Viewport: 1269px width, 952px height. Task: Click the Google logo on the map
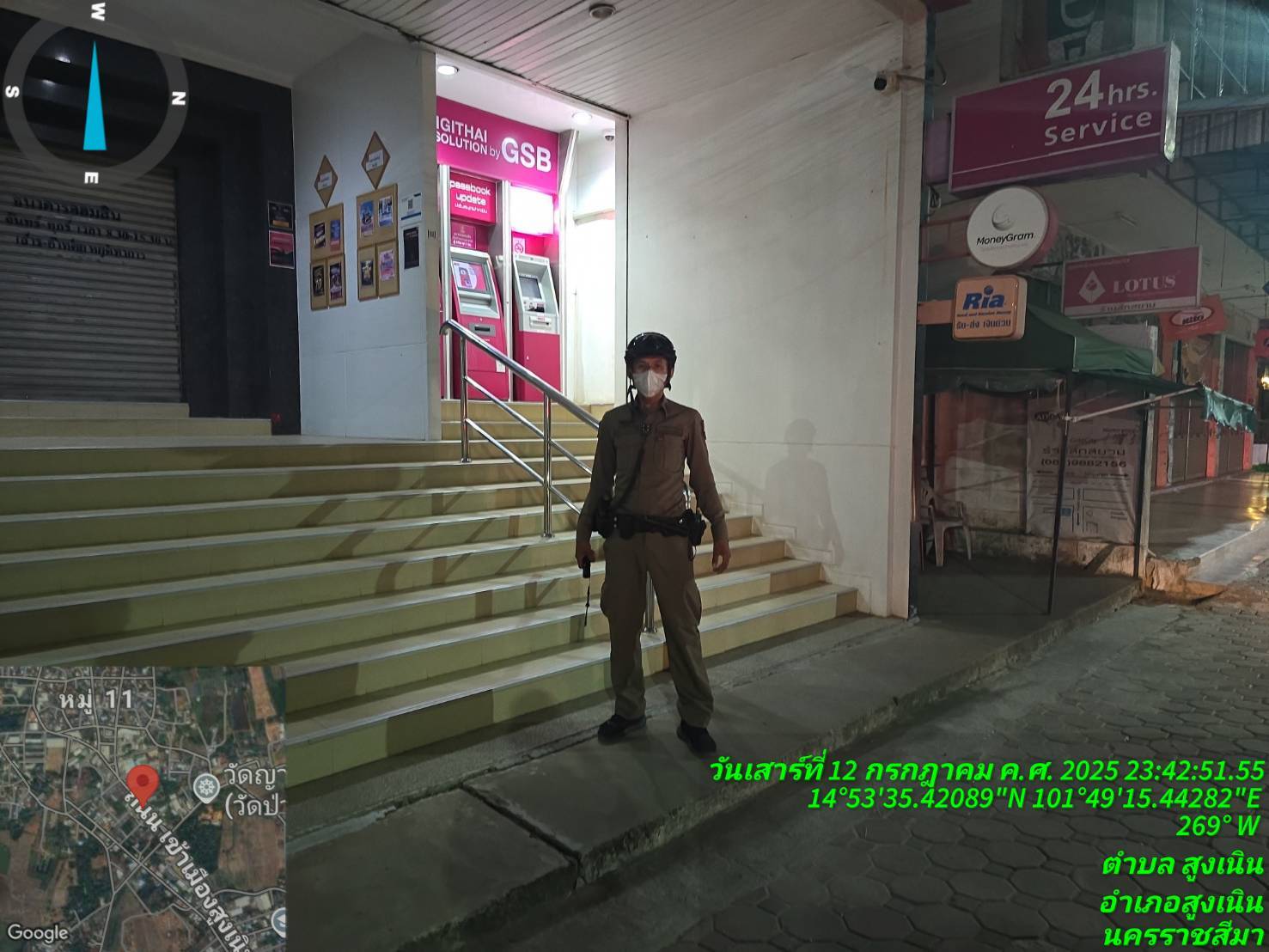[x=37, y=932]
